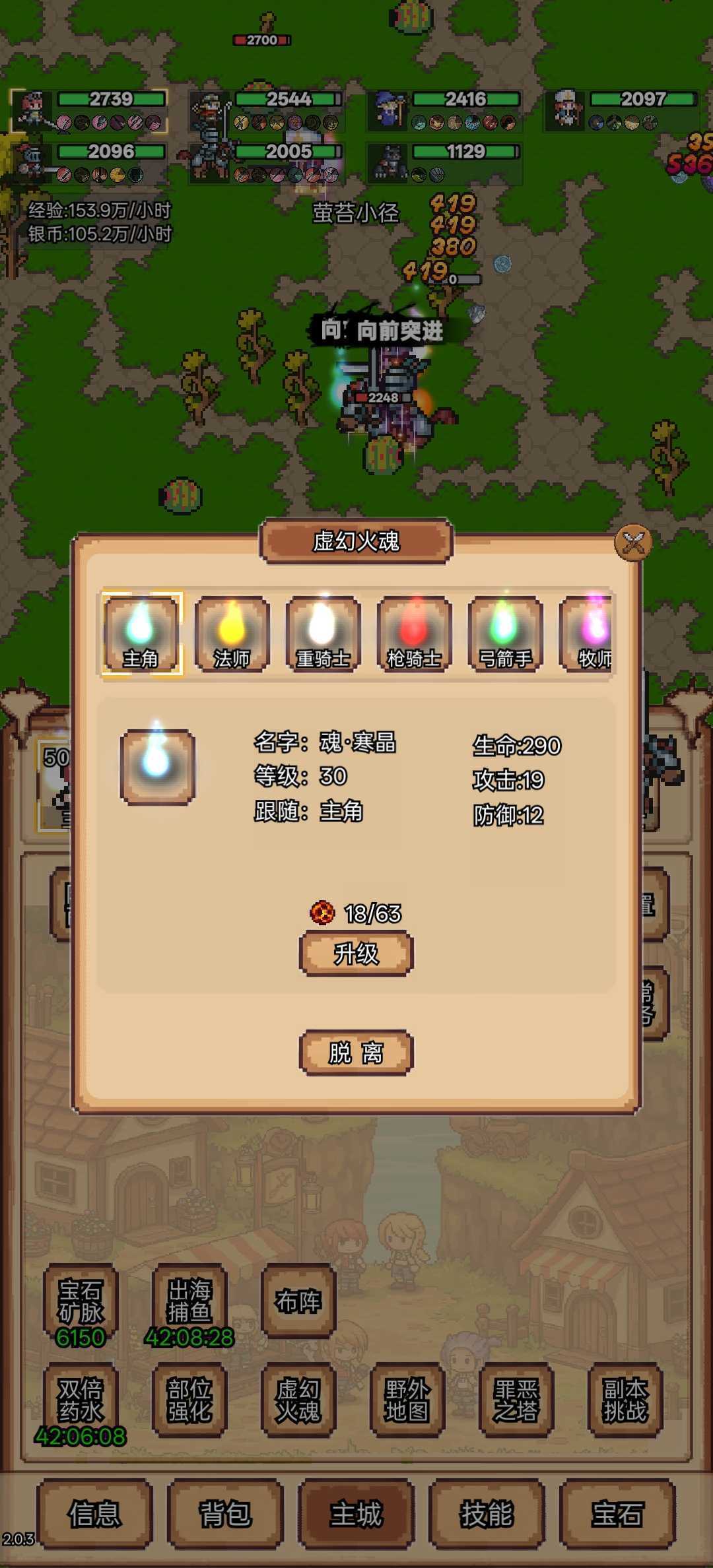
Task: Open 副本挑战 dungeon challenge
Action: tap(625, 1400)
